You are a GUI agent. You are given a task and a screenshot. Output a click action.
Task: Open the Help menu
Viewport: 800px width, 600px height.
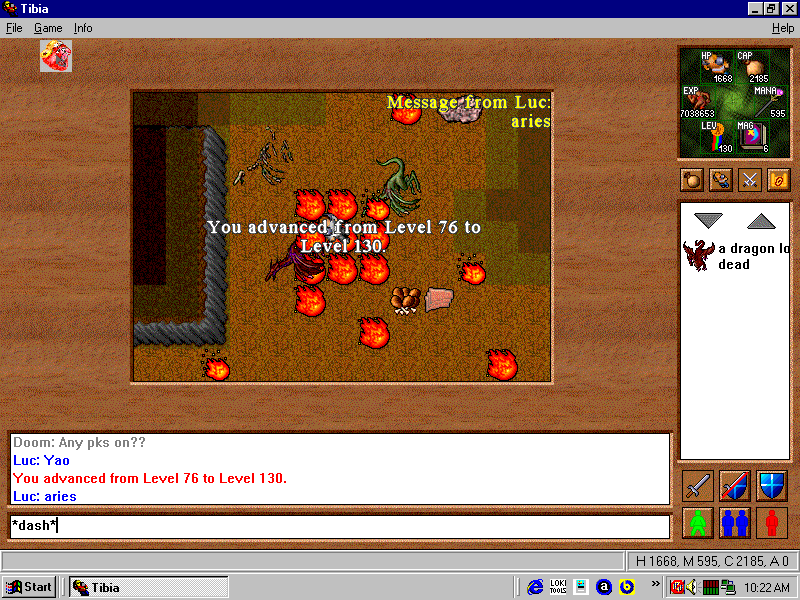783,28
